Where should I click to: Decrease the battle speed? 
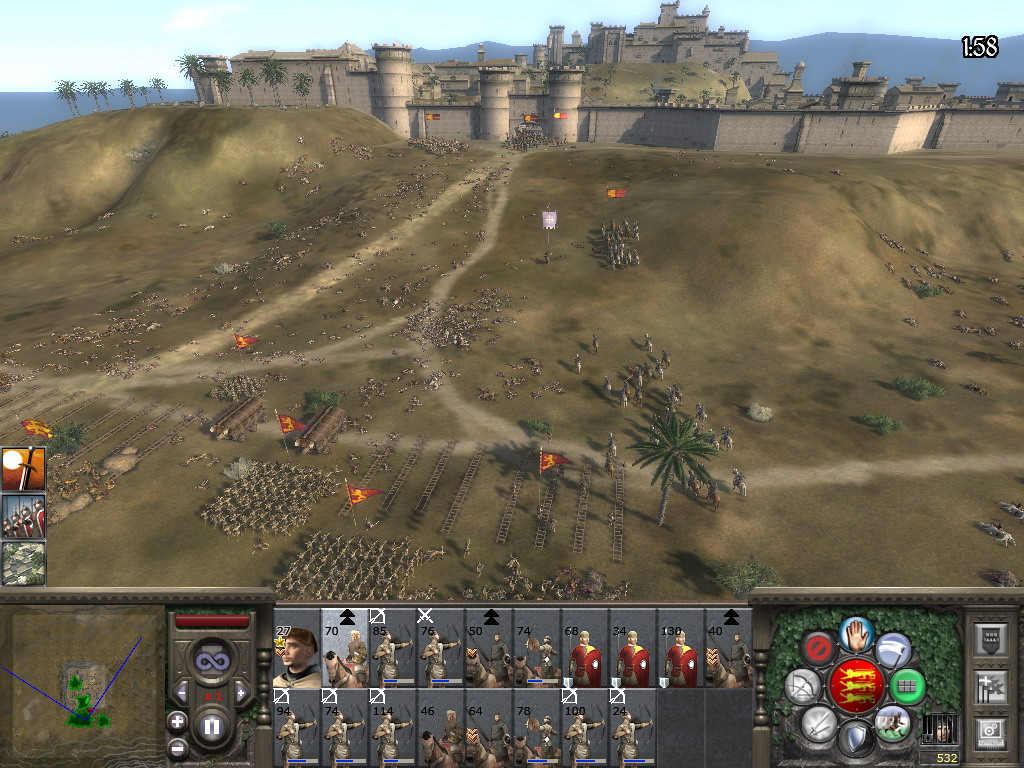pyautogui.click(x=182, y=693)
